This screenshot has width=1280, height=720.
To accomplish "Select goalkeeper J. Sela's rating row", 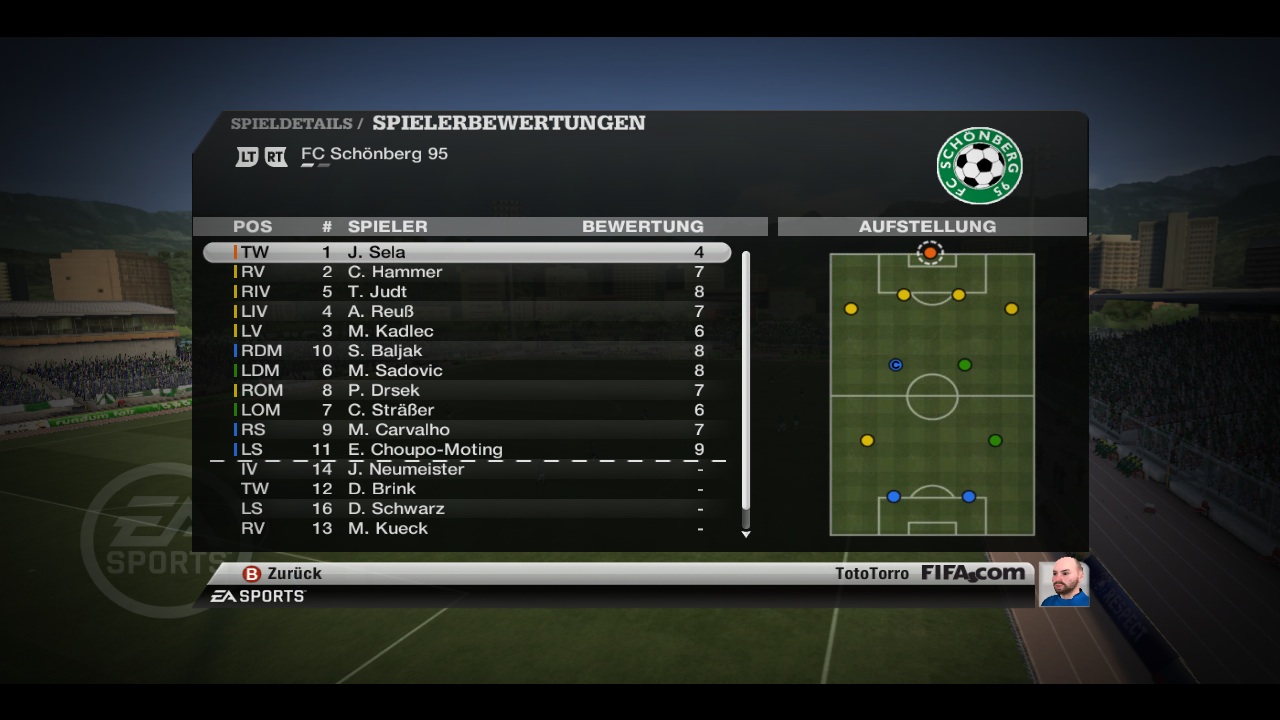I will (x=466, y=252).
